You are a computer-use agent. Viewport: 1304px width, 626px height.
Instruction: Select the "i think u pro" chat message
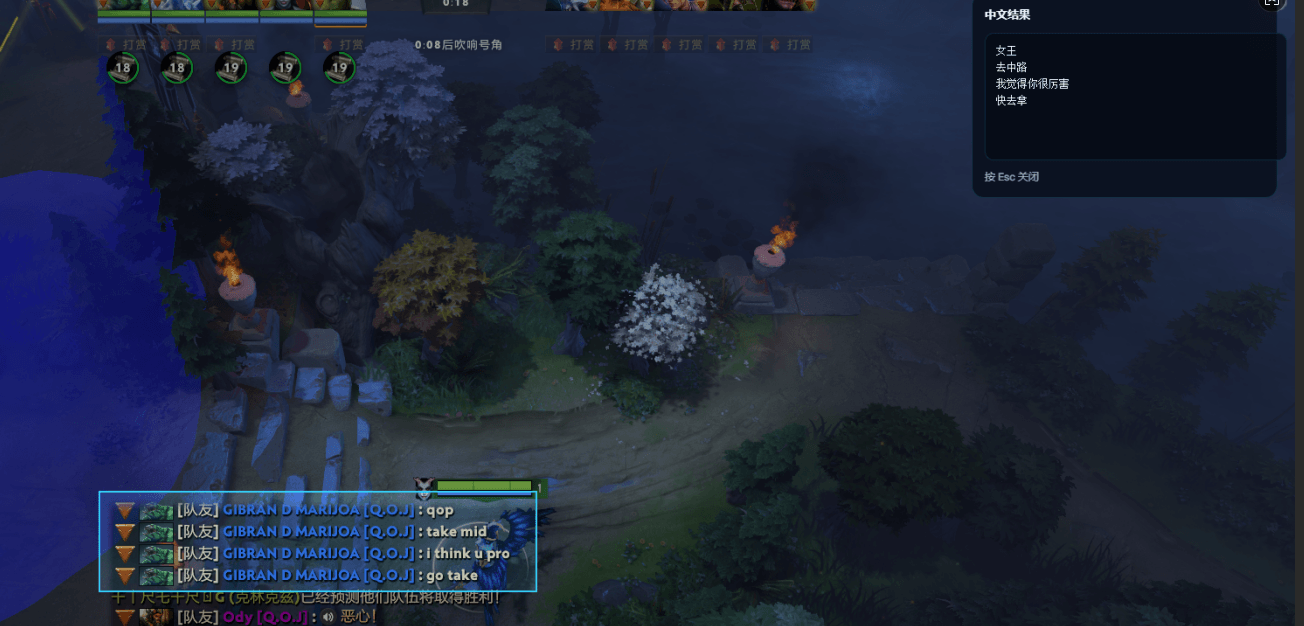pyautogui.click(x=467, y=554)
